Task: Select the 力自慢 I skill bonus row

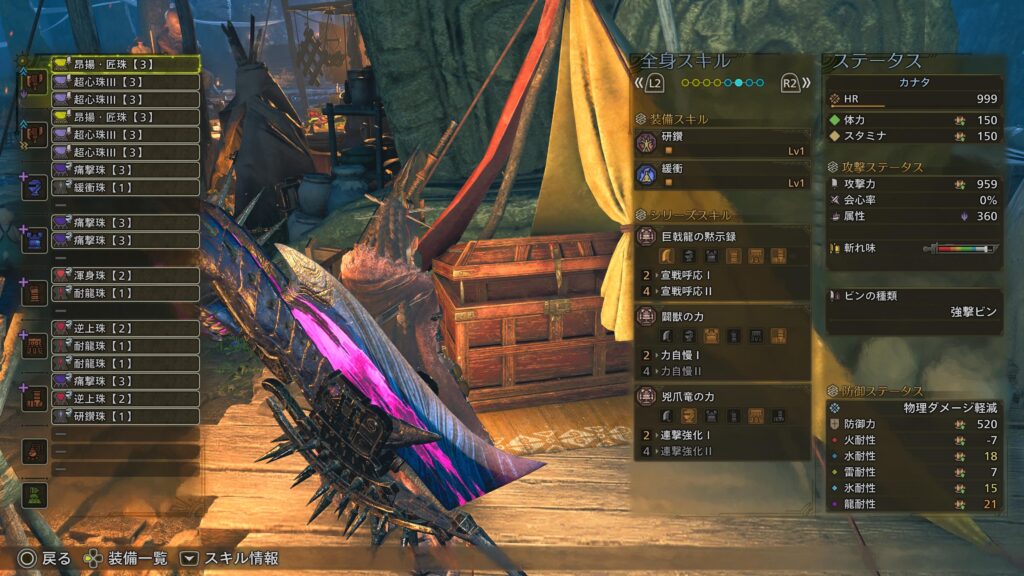Action: [x=723, y=353]
